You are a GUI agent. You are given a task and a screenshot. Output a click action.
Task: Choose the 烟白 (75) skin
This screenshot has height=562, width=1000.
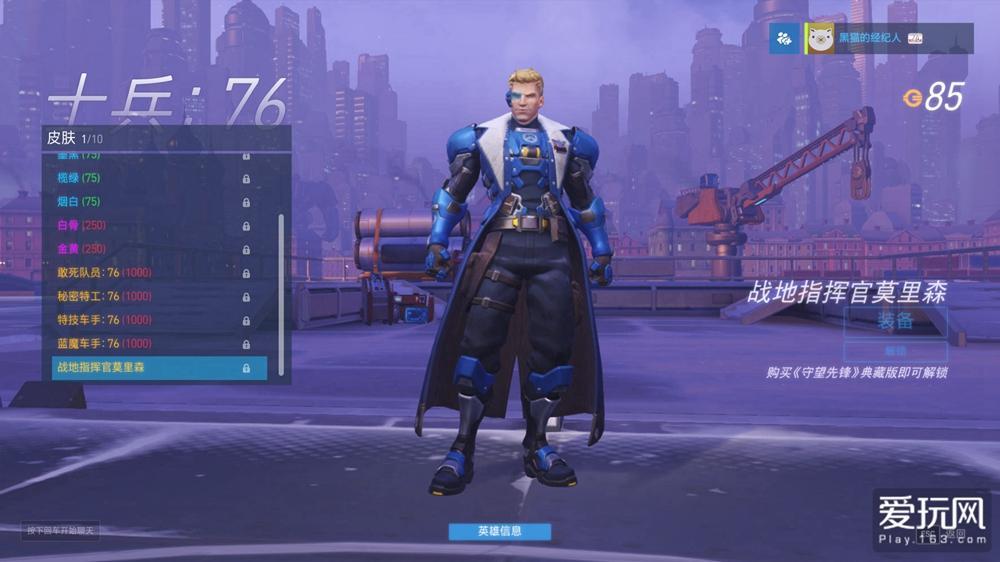pos(150,202)
